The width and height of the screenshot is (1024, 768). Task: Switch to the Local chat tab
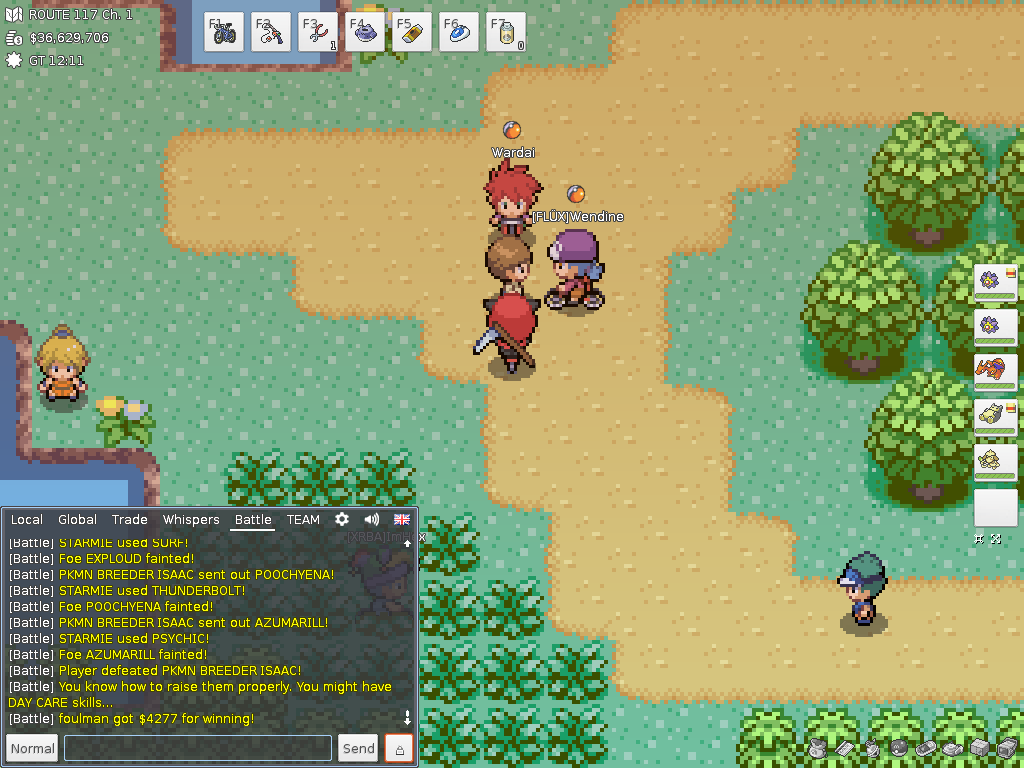click(27, 520)
